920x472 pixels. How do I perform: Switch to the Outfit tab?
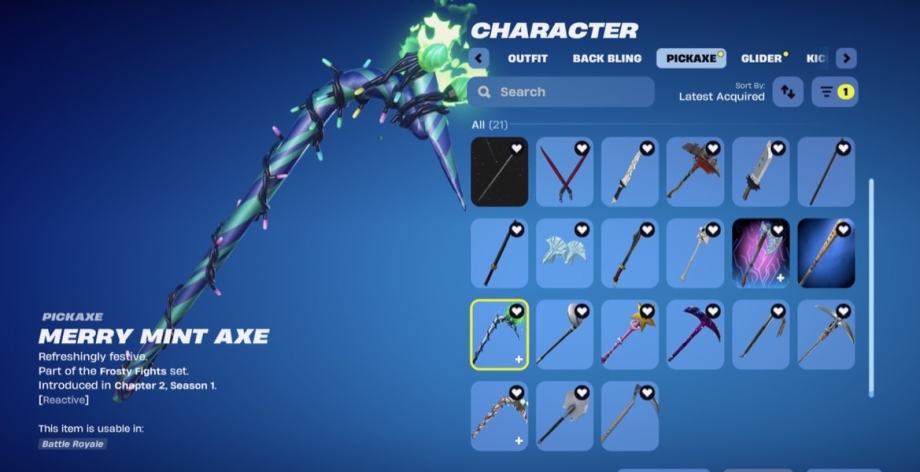(x=527, y=58)
